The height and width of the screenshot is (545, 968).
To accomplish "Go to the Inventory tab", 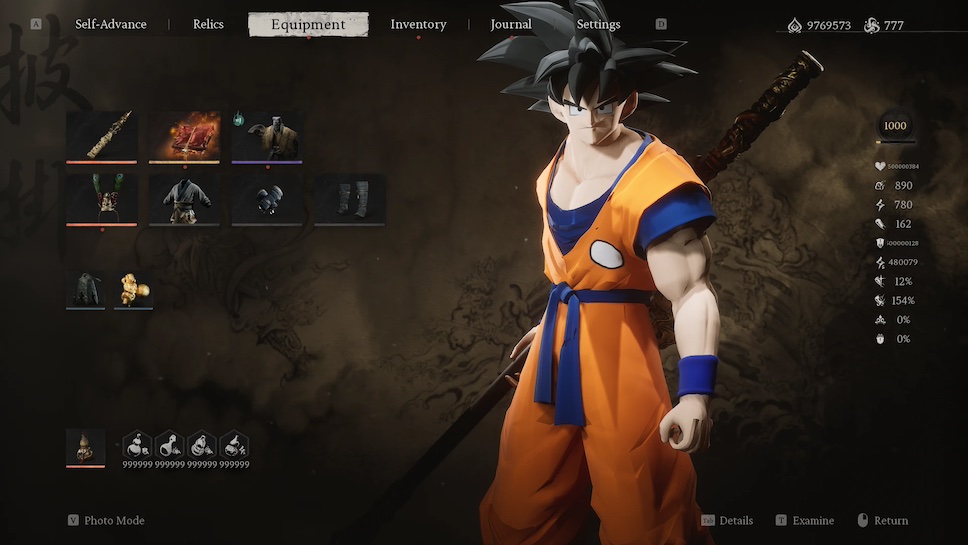I will coord(418,24).
